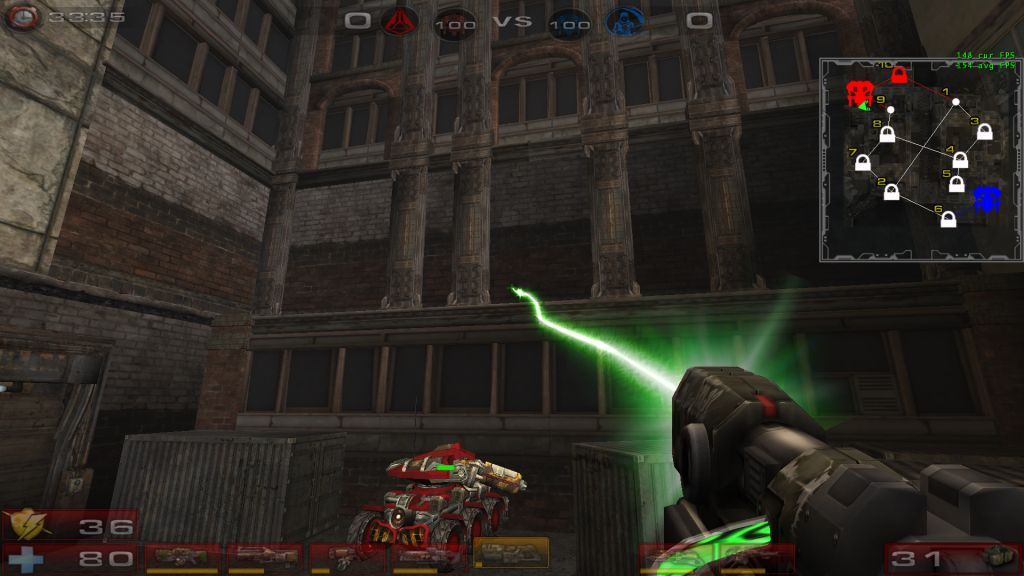Select the red locked node 10 on minimap

coord(898,75)
